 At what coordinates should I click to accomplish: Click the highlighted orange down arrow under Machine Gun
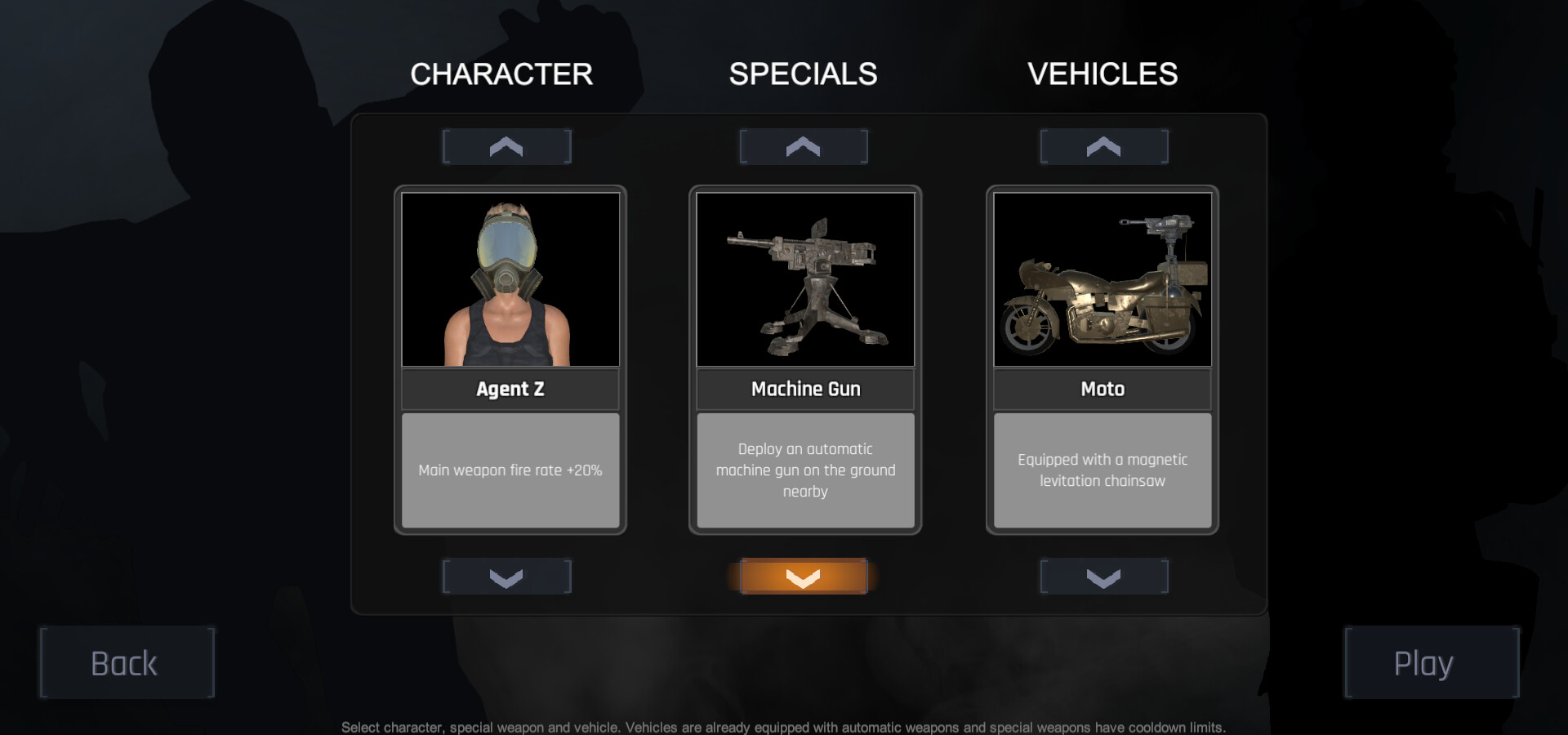[x=804, y=577]
